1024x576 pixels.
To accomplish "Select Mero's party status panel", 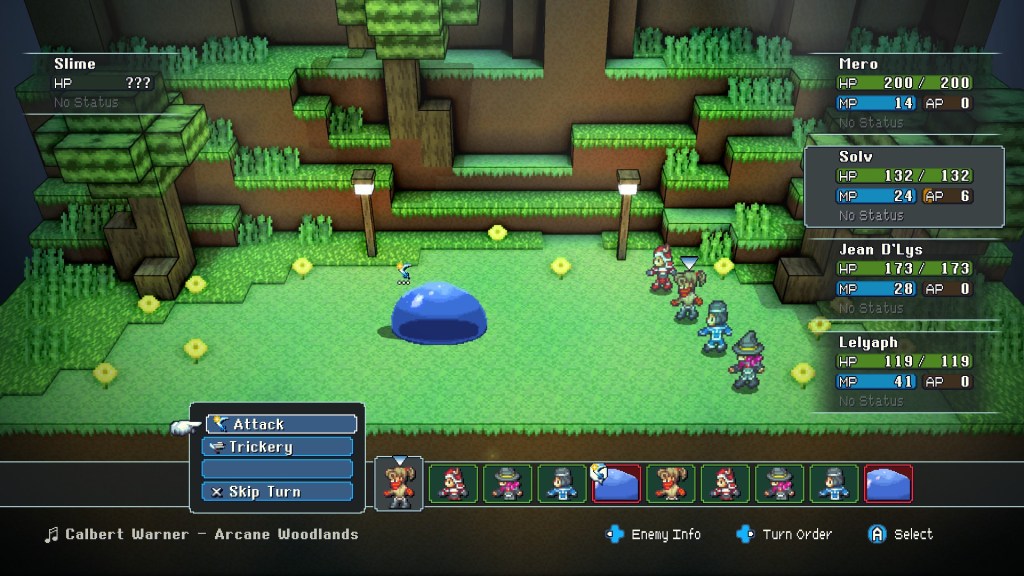I will tap(904, 92).
